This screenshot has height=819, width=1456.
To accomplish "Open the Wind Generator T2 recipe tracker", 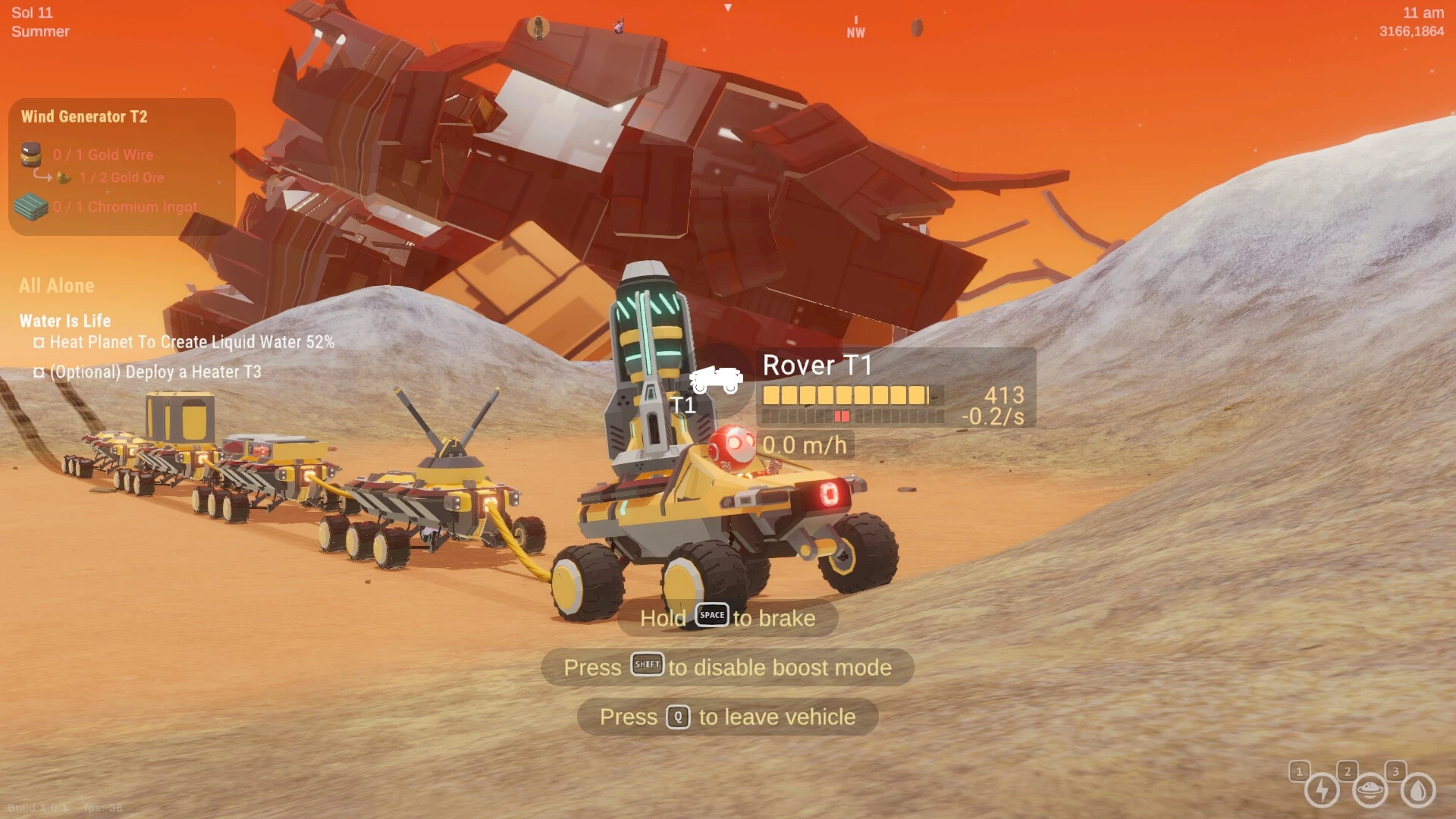I will tap(84, 117).
